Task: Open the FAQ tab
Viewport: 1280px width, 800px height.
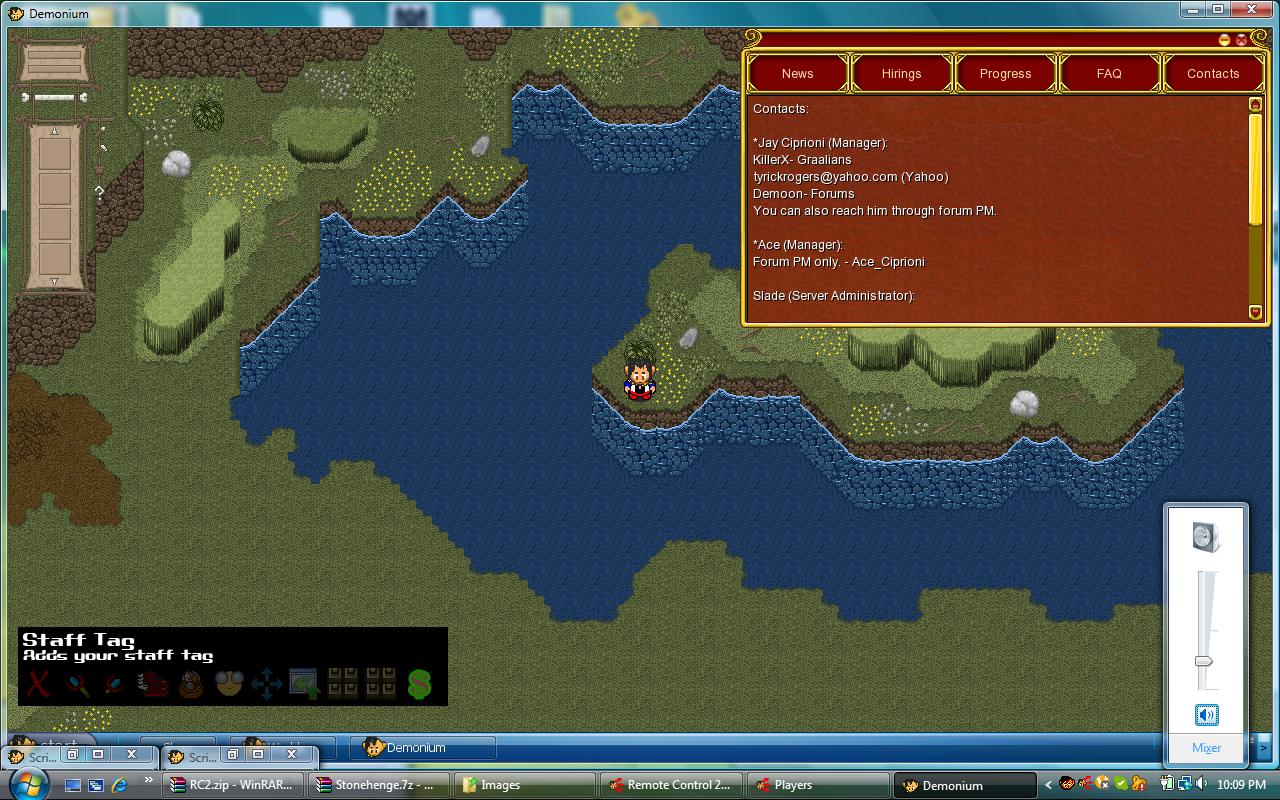Action: tap(1109, 73)
